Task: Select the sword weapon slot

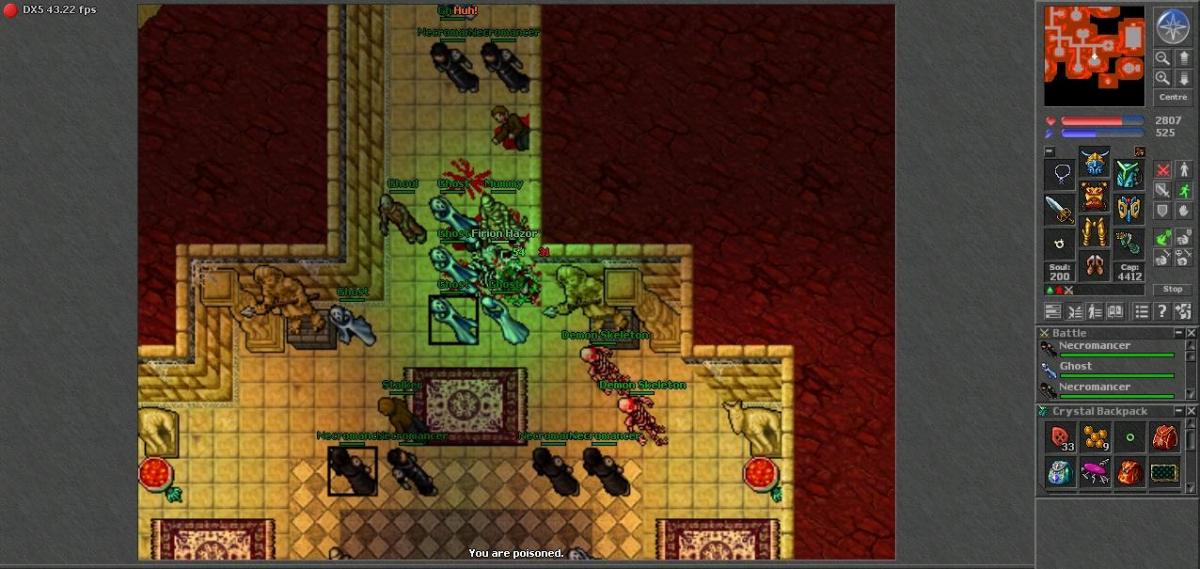Action: (1060, 210)
